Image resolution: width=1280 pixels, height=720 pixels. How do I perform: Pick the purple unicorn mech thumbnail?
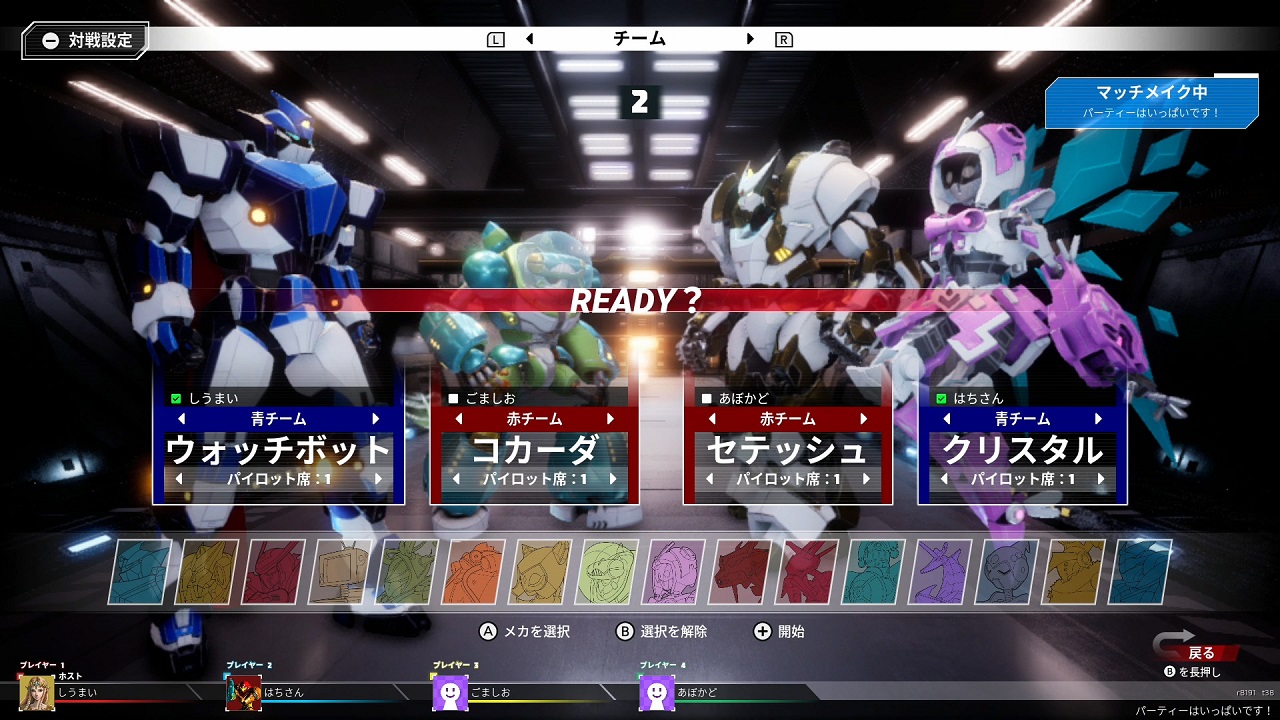940,573
